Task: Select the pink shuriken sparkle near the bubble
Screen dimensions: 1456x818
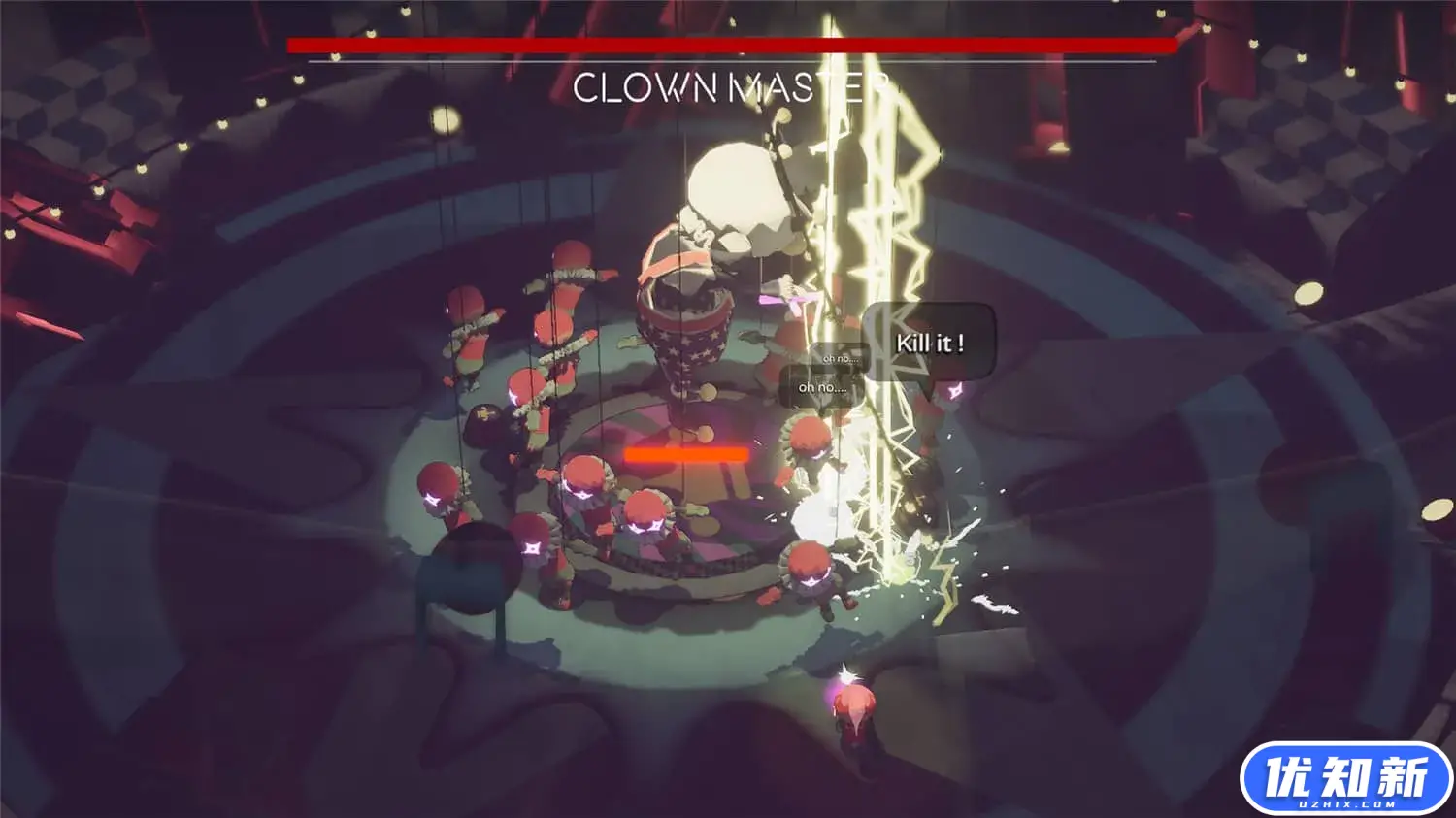Action: pos(953,390)
